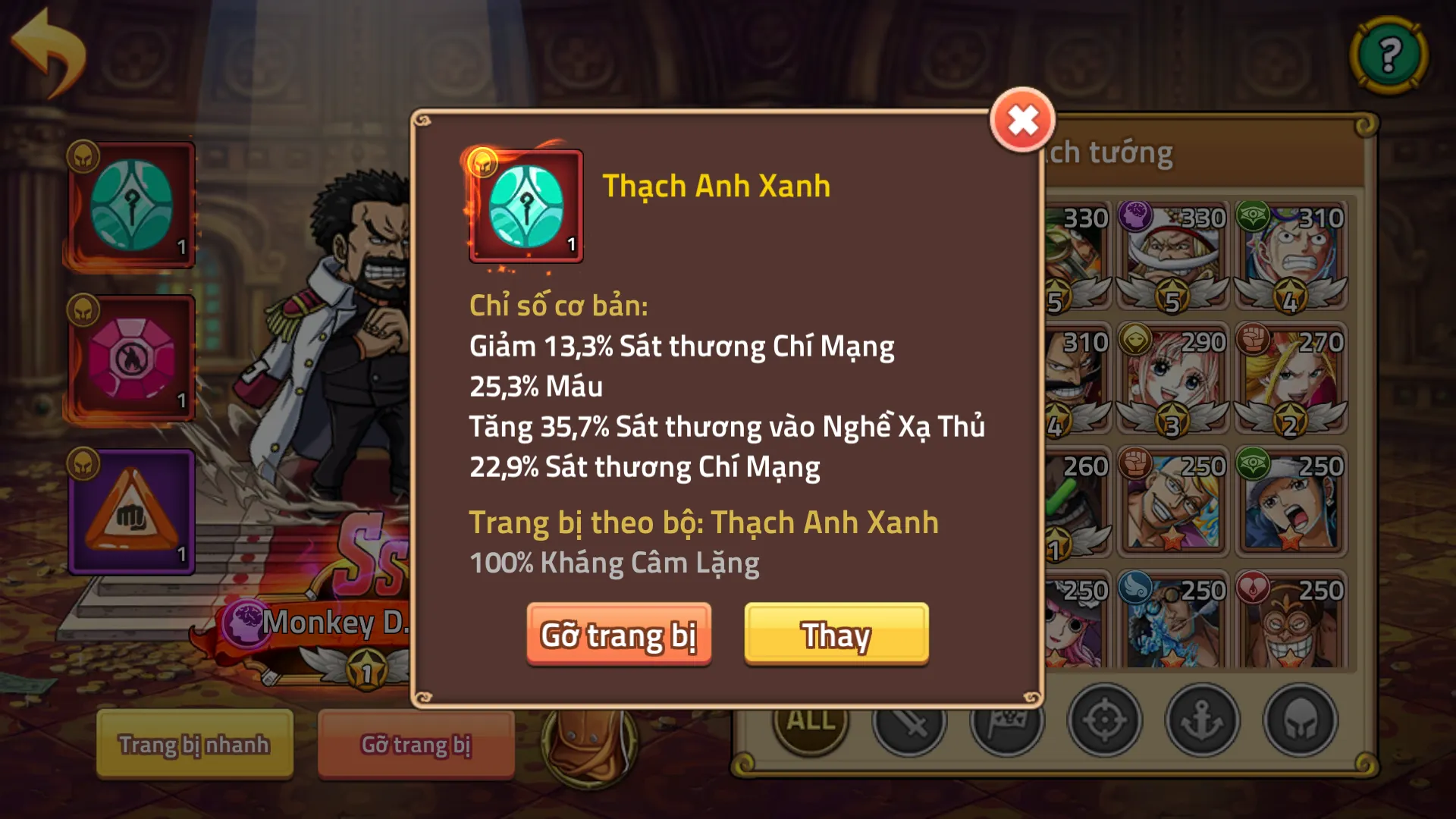Screen dimensions: 1456x819
Task: Click the bottom Gỡ trang bị button
Action: coord(416,745)
